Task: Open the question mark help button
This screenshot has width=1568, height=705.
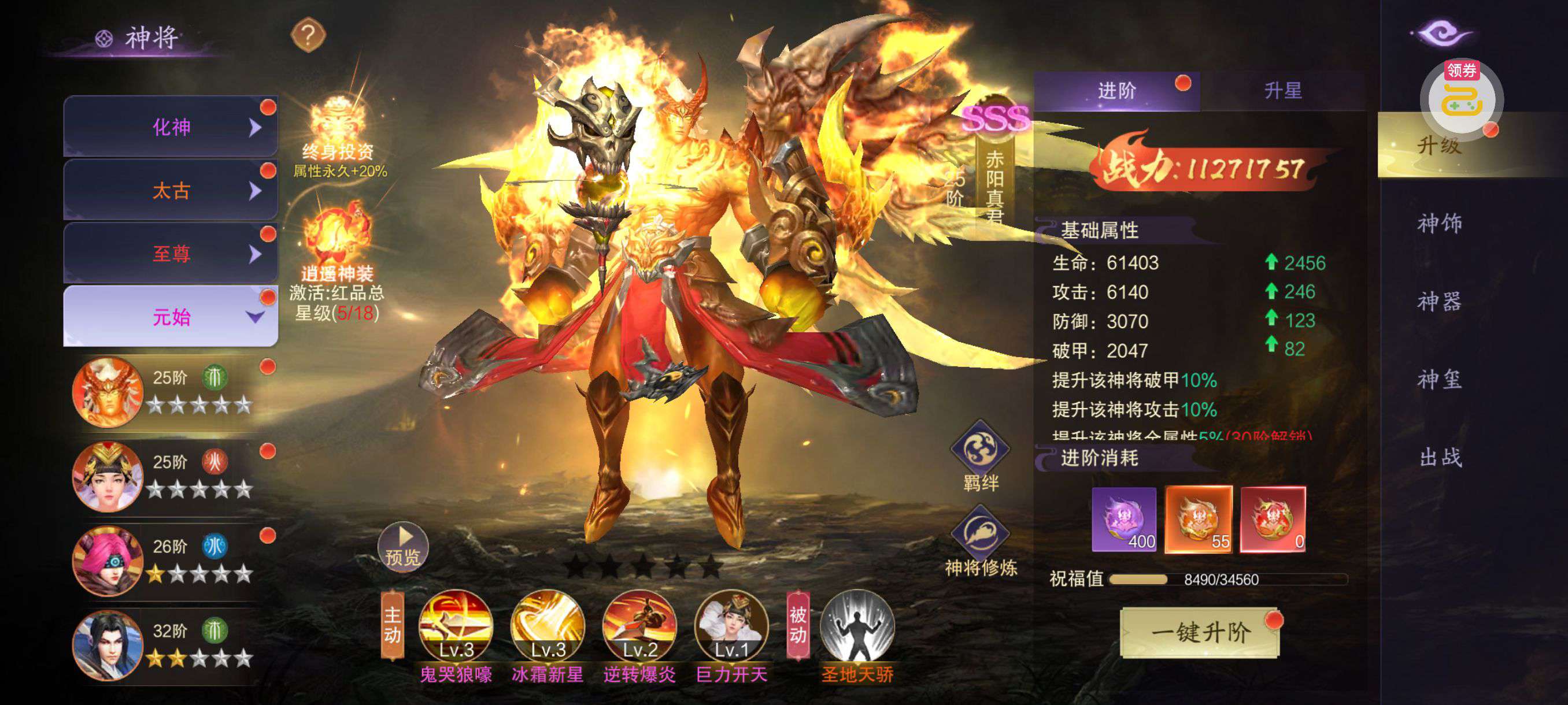Action: pos(308,36)
